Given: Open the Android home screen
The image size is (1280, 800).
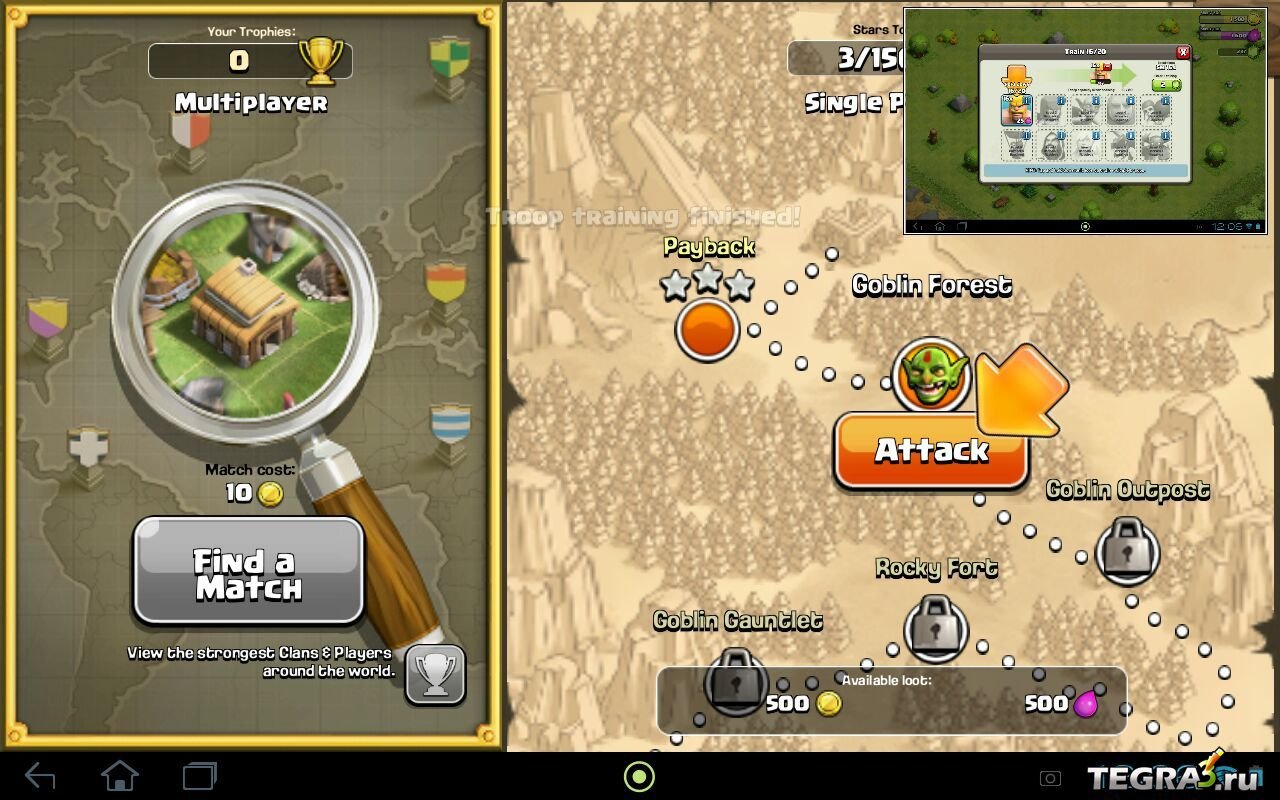Looking at the screenshot, I should (119, 776).
